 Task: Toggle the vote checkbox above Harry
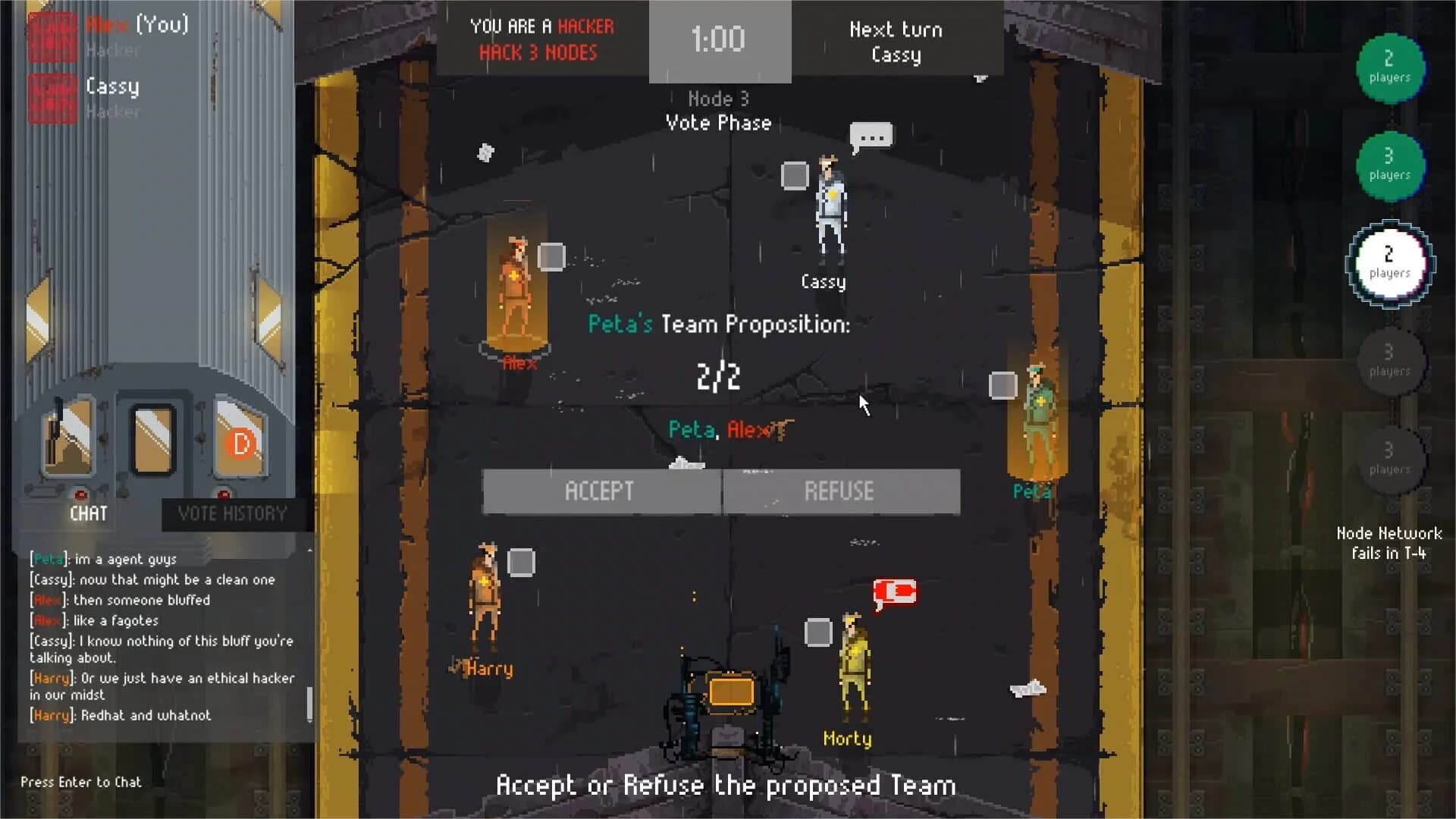pos(519,561)
